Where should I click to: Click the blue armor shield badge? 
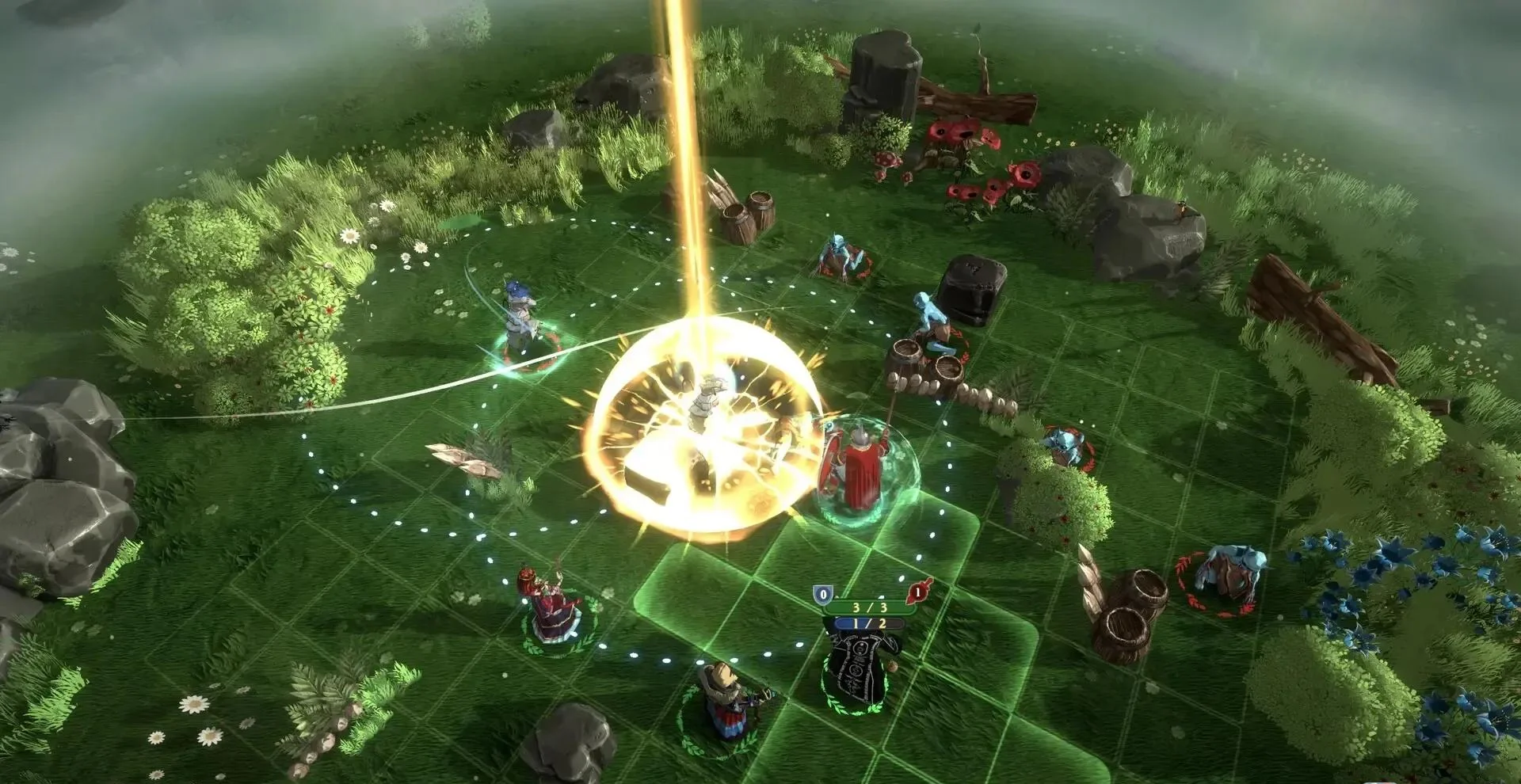tap(823, 594)
